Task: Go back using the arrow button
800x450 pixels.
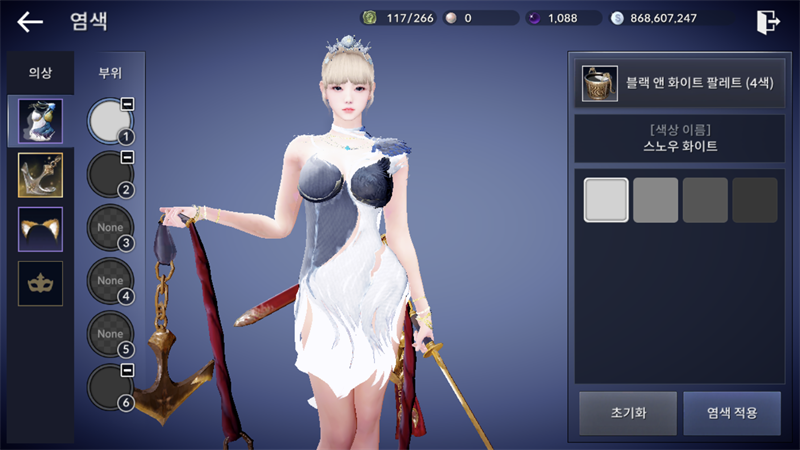Action: coord(30,21)
